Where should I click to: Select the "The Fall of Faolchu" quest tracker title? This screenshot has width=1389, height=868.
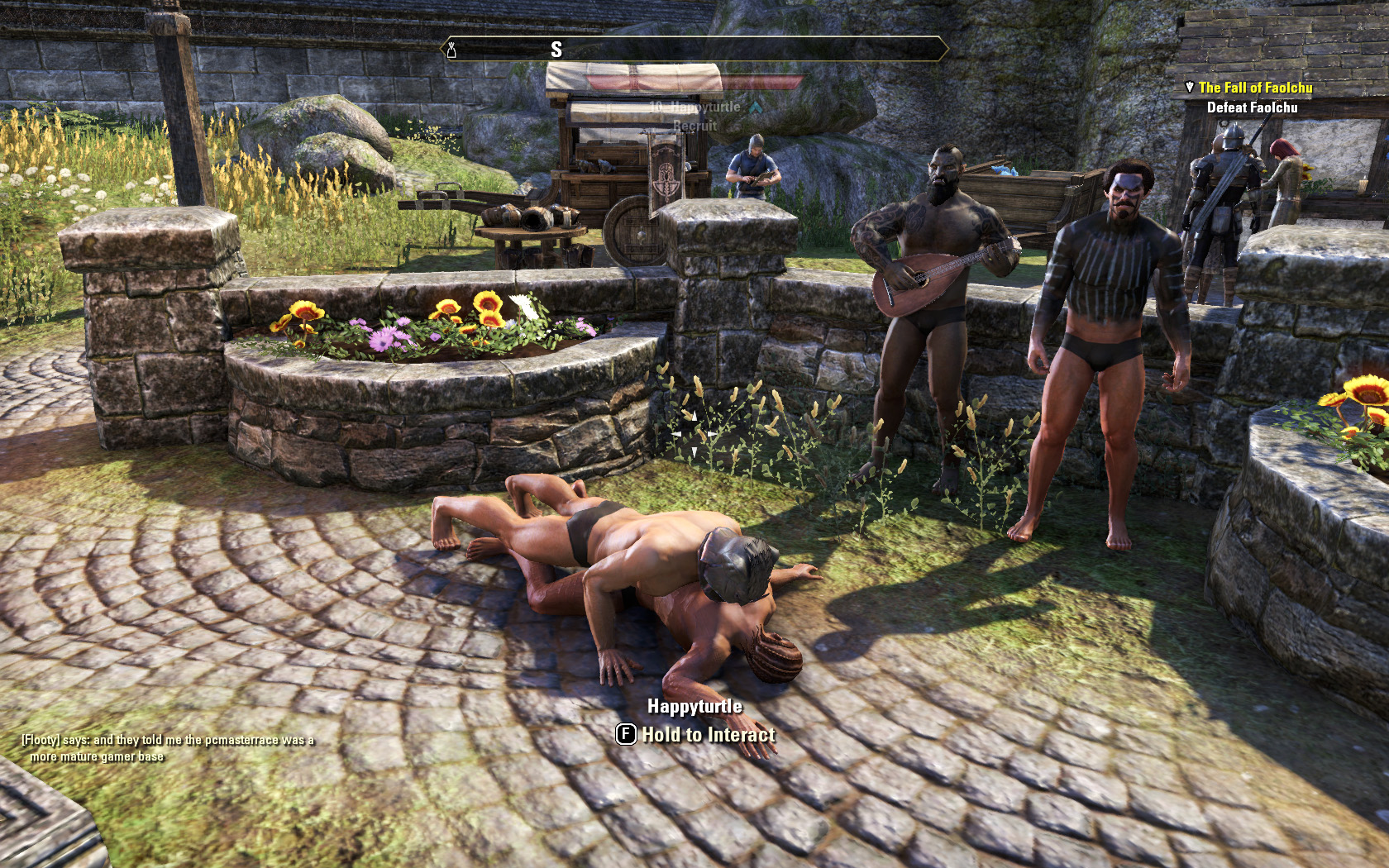point(1255,88)
